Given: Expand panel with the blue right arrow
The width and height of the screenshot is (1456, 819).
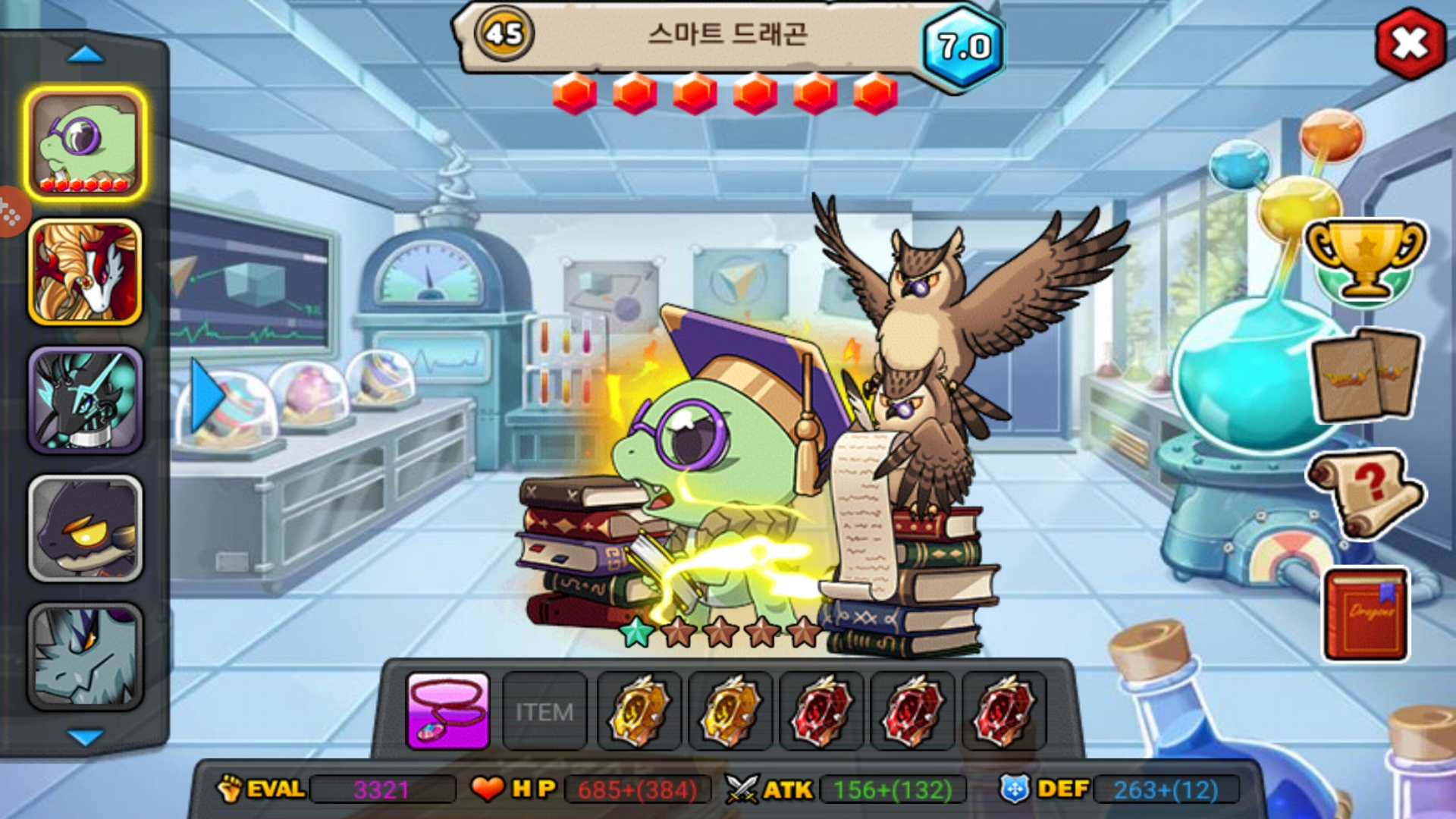Looking at the screenshot, I should tap(206, 396).
